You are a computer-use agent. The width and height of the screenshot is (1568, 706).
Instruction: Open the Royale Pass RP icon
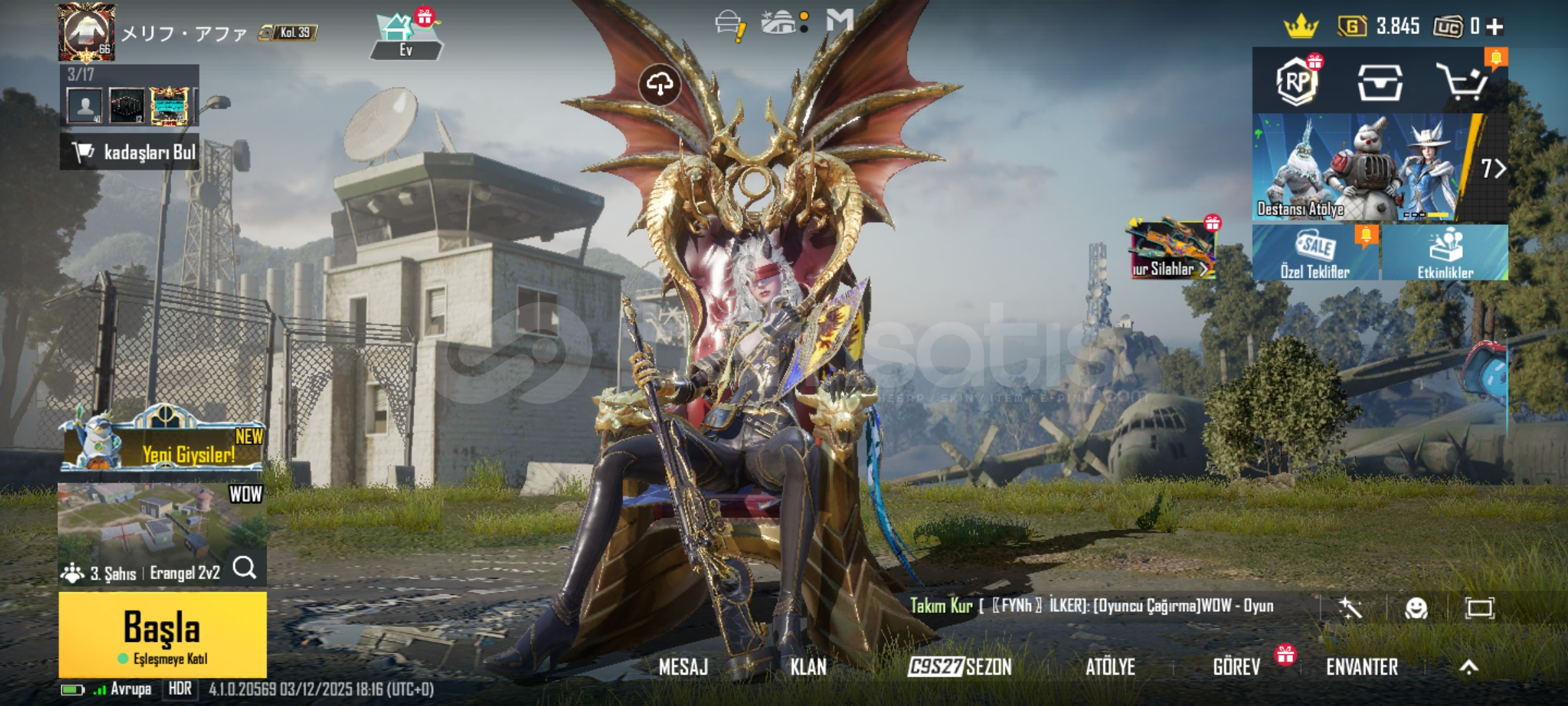[x=1298, y=82]
